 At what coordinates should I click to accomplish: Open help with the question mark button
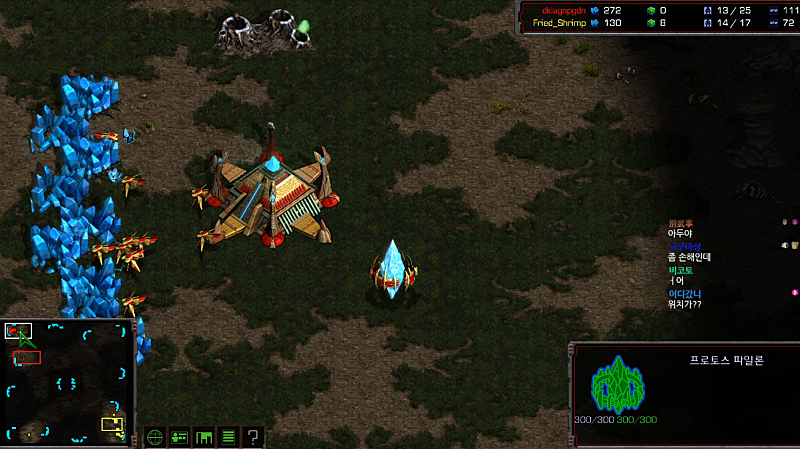(x=253, y=437)
